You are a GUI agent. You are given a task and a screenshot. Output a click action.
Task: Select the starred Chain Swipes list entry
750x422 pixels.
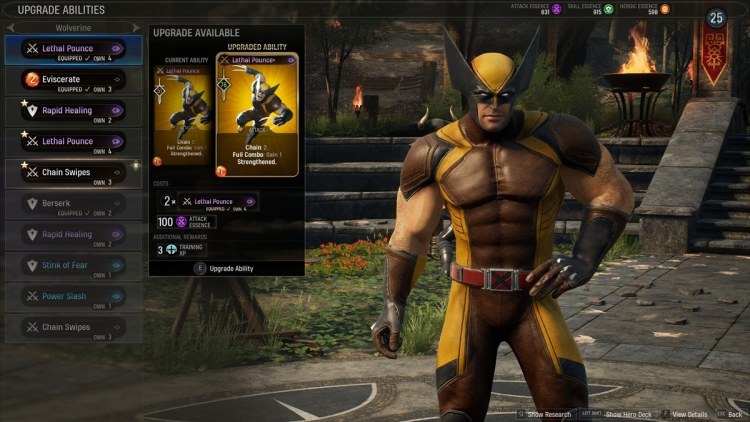point(72,173)
